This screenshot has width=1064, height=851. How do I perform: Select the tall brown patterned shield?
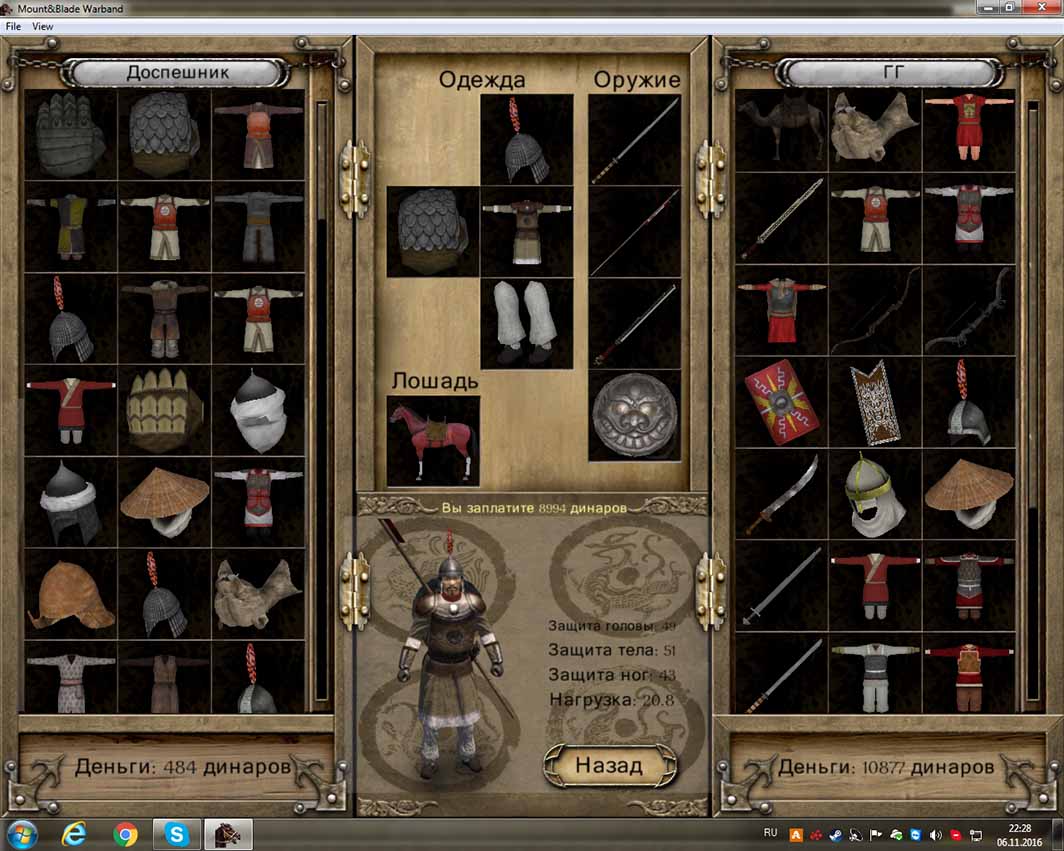point(875,402)
